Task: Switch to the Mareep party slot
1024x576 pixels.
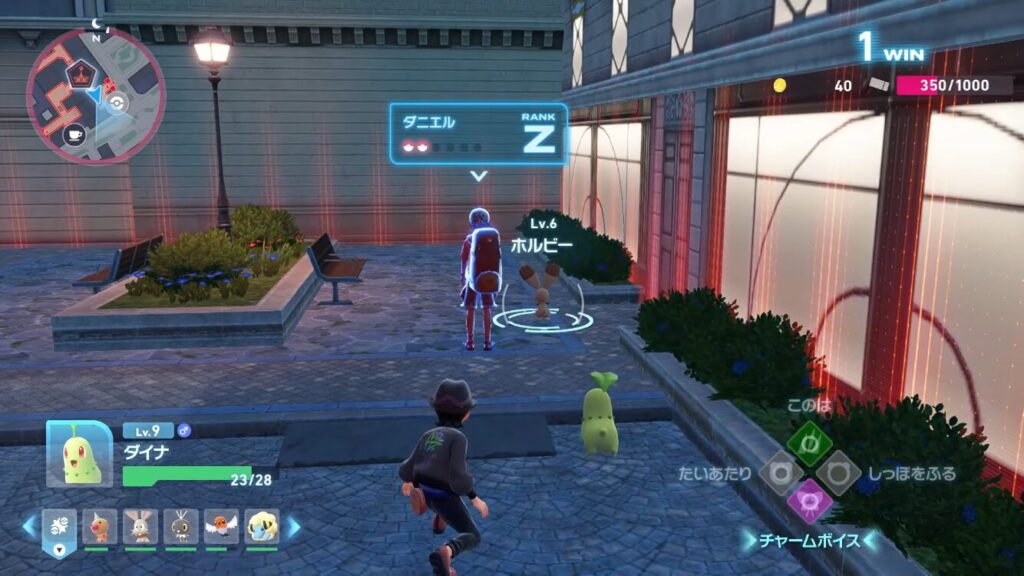Action: pos(262,526)
